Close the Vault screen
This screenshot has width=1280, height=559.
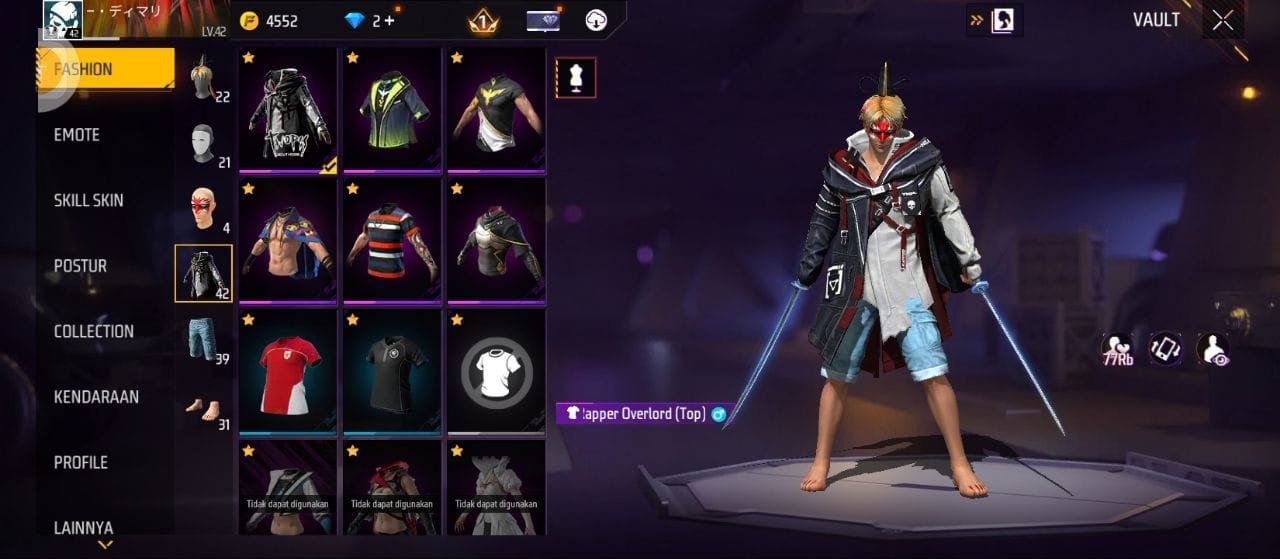point(1222,21)
